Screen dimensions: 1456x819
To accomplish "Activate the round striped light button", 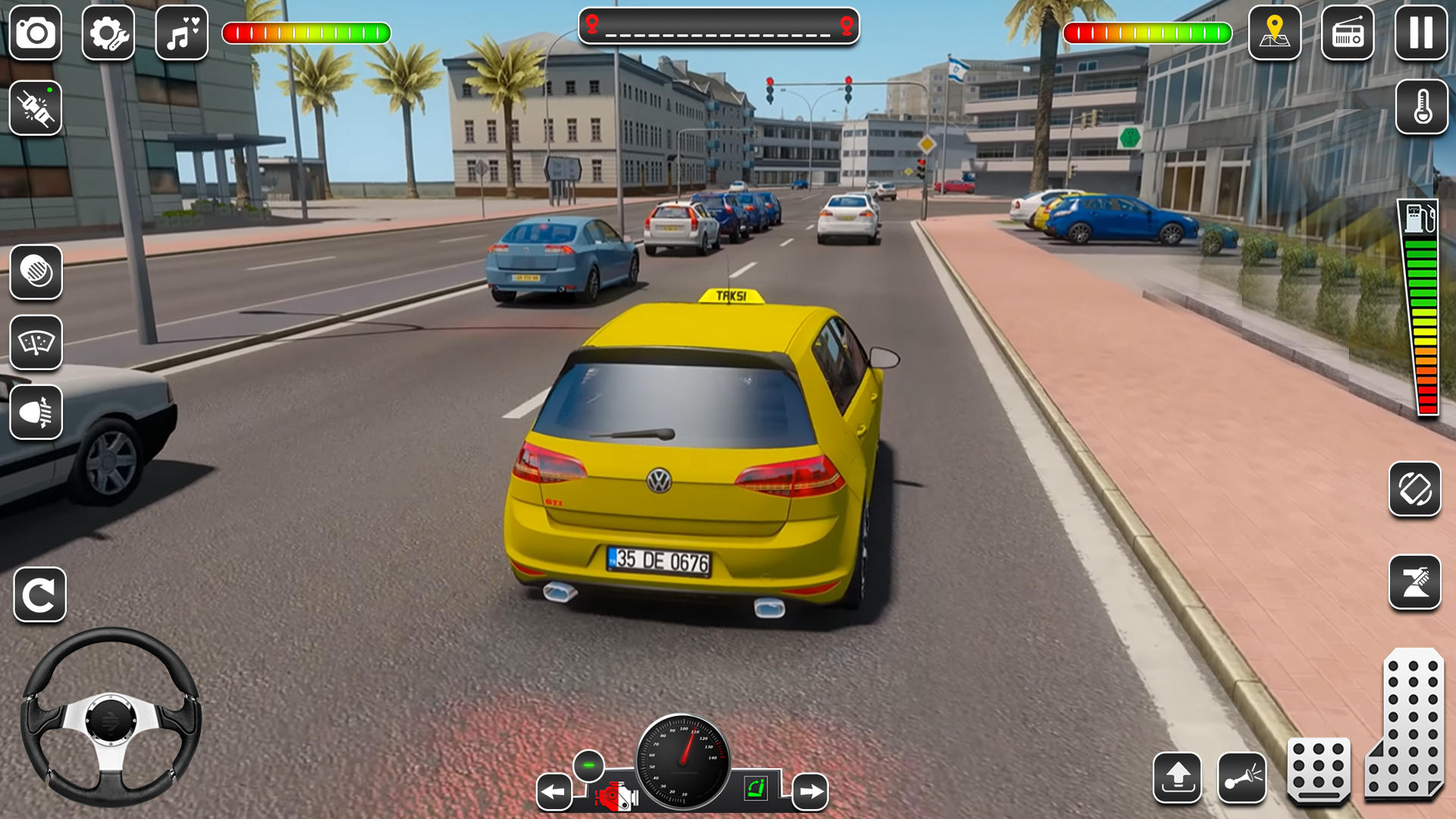I will (x=36, y=271).
